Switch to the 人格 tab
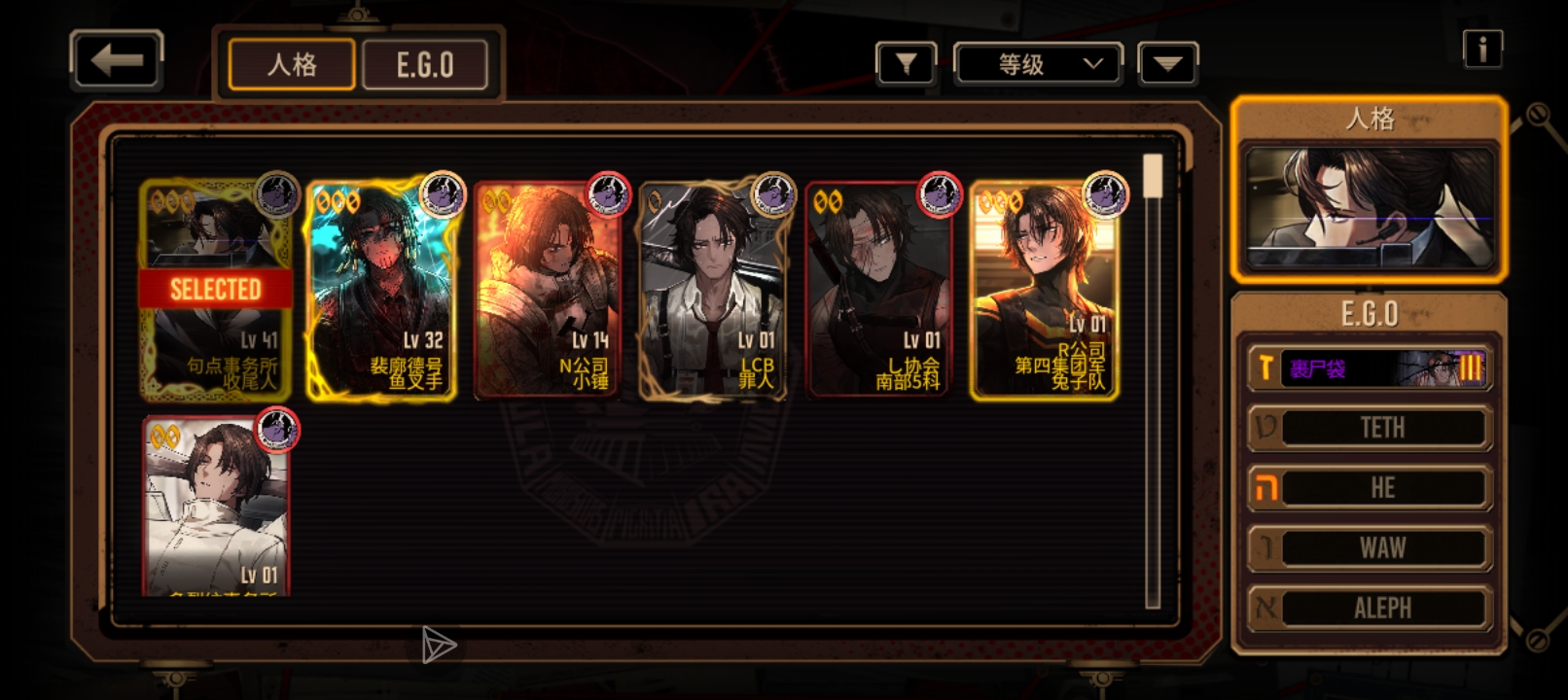 [x=292, y=65]
